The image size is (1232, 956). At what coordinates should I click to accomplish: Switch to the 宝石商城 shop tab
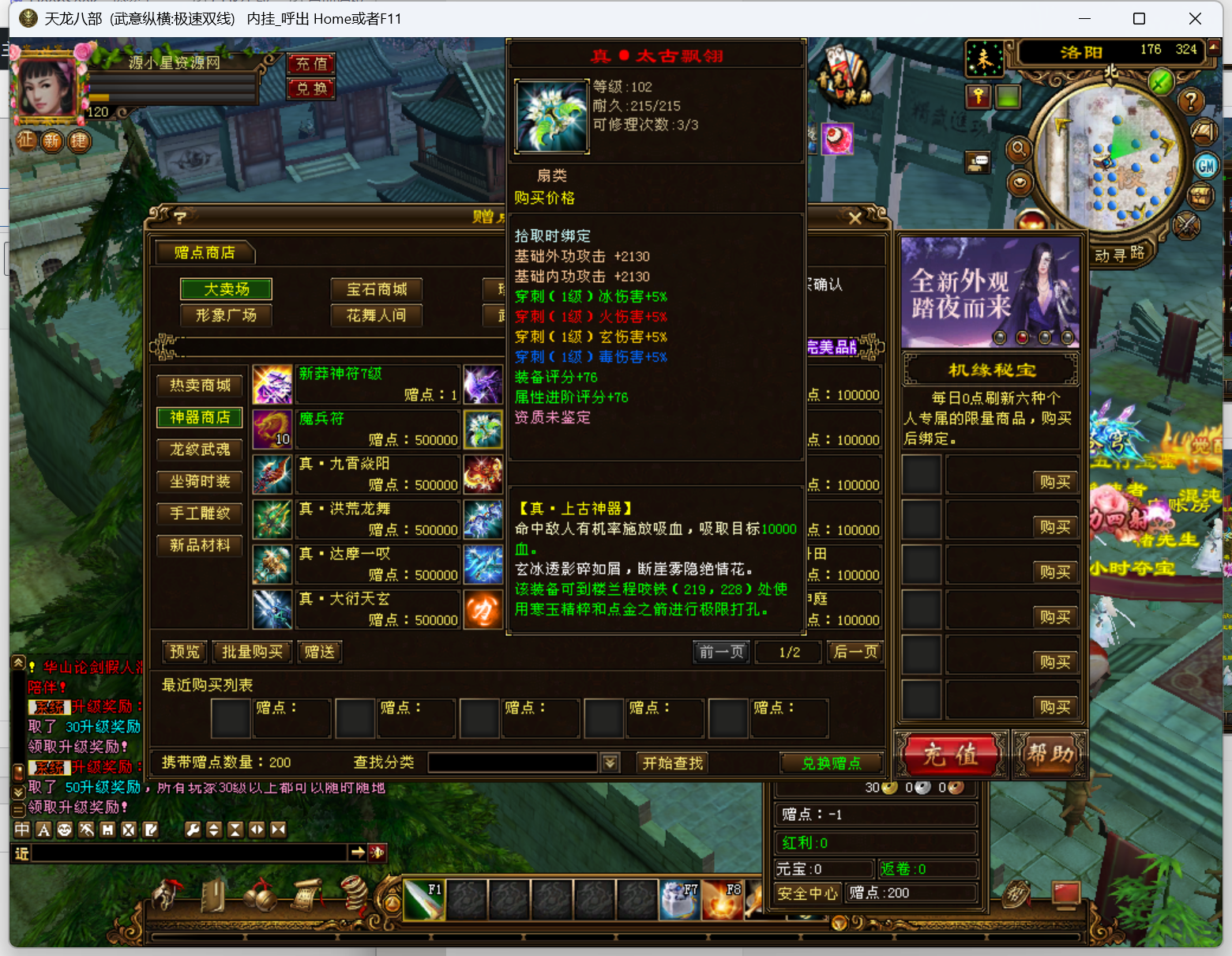point(377,289)
